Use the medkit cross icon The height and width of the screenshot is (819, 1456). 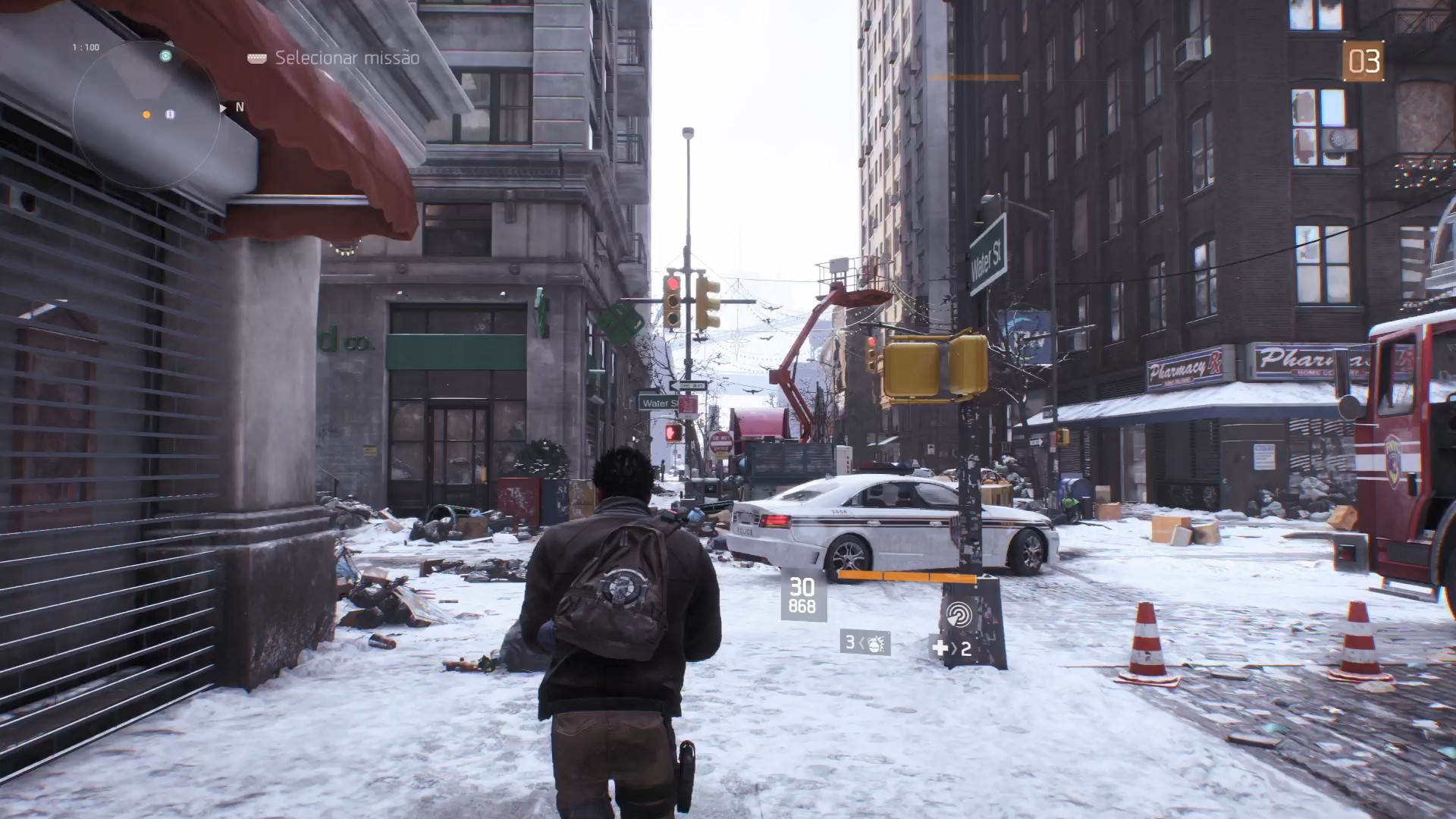click(940, 648)
